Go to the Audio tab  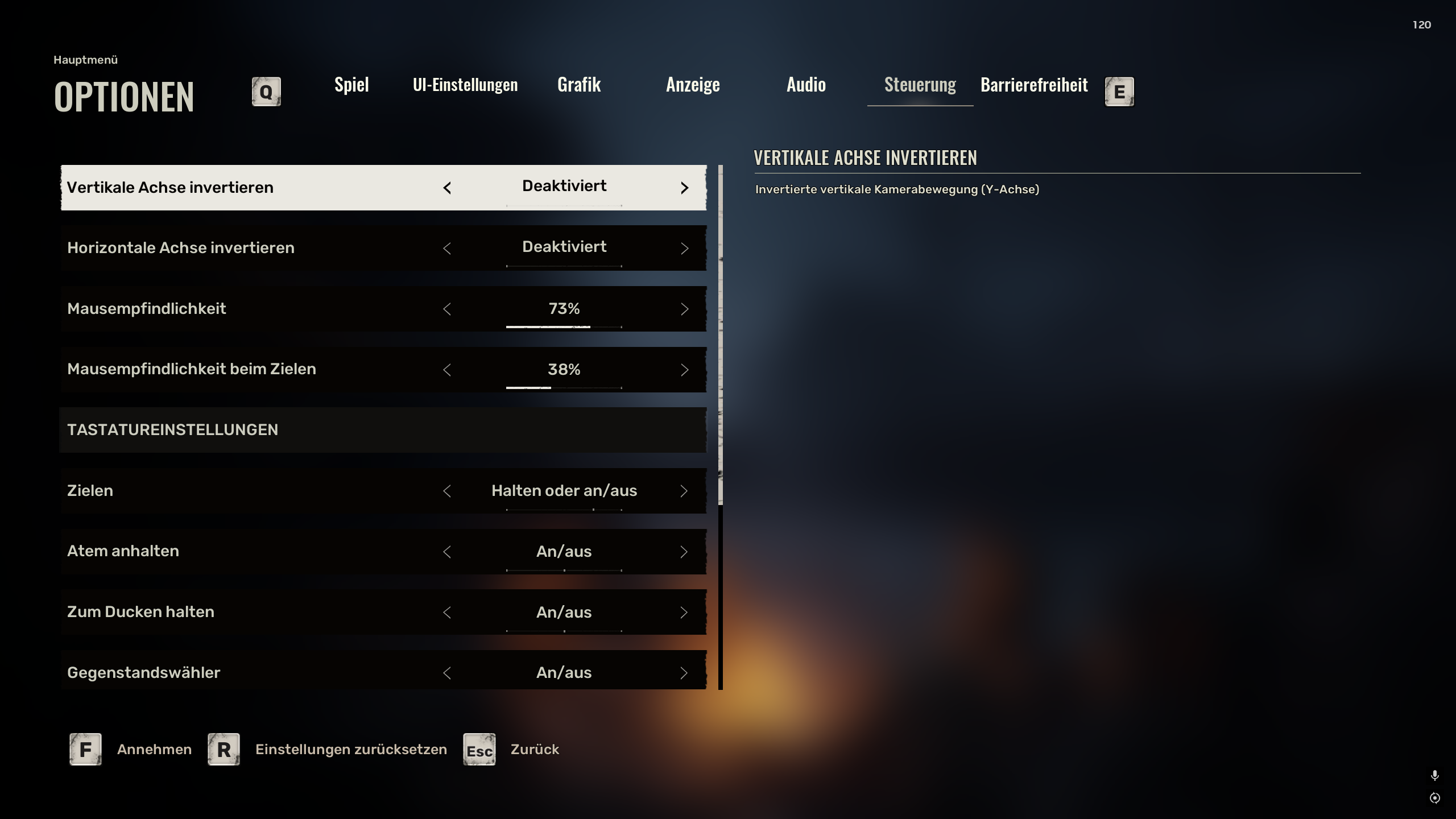click(806, 85)
